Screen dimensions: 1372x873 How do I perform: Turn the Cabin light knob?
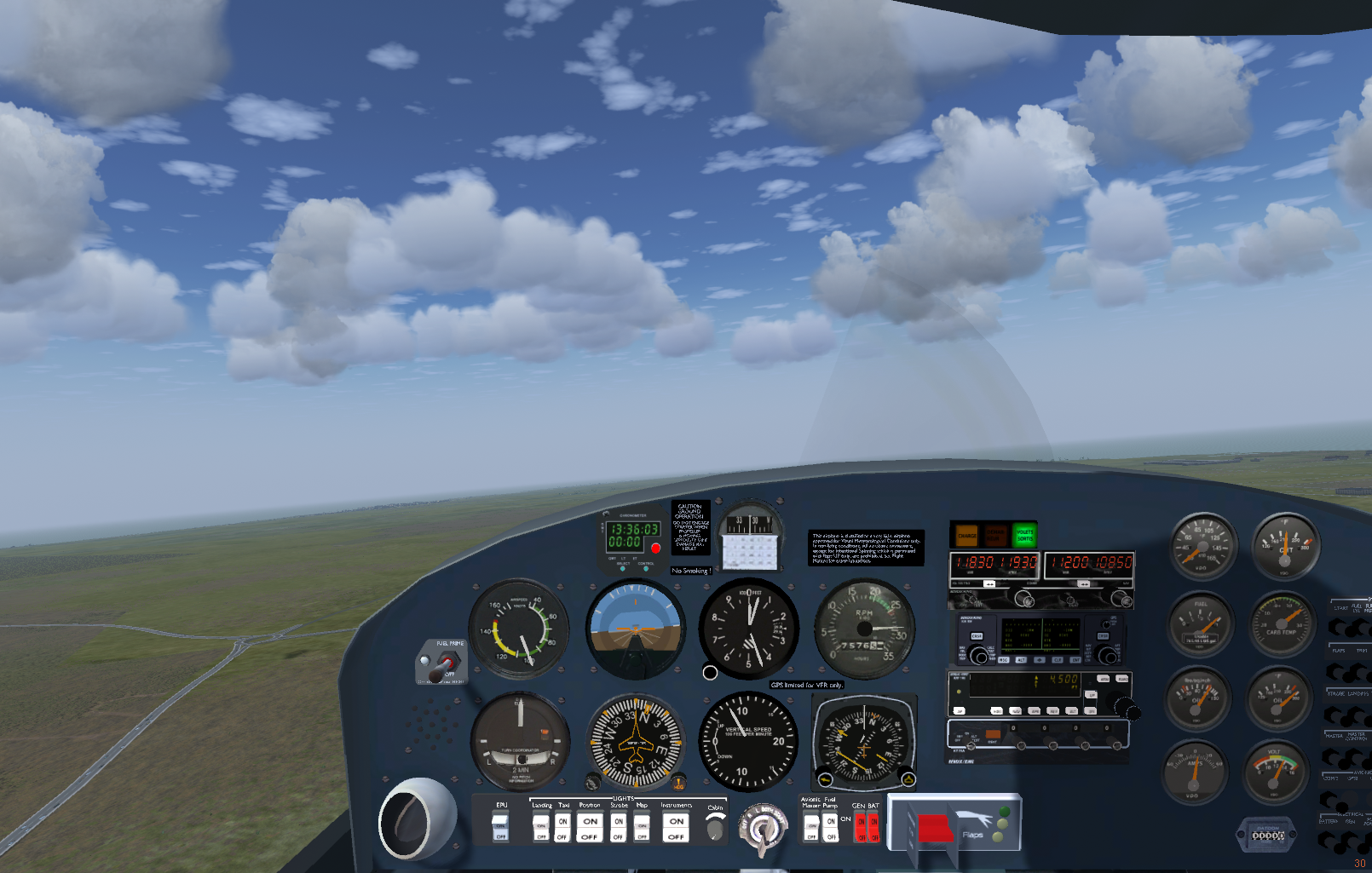click(716, 826)
